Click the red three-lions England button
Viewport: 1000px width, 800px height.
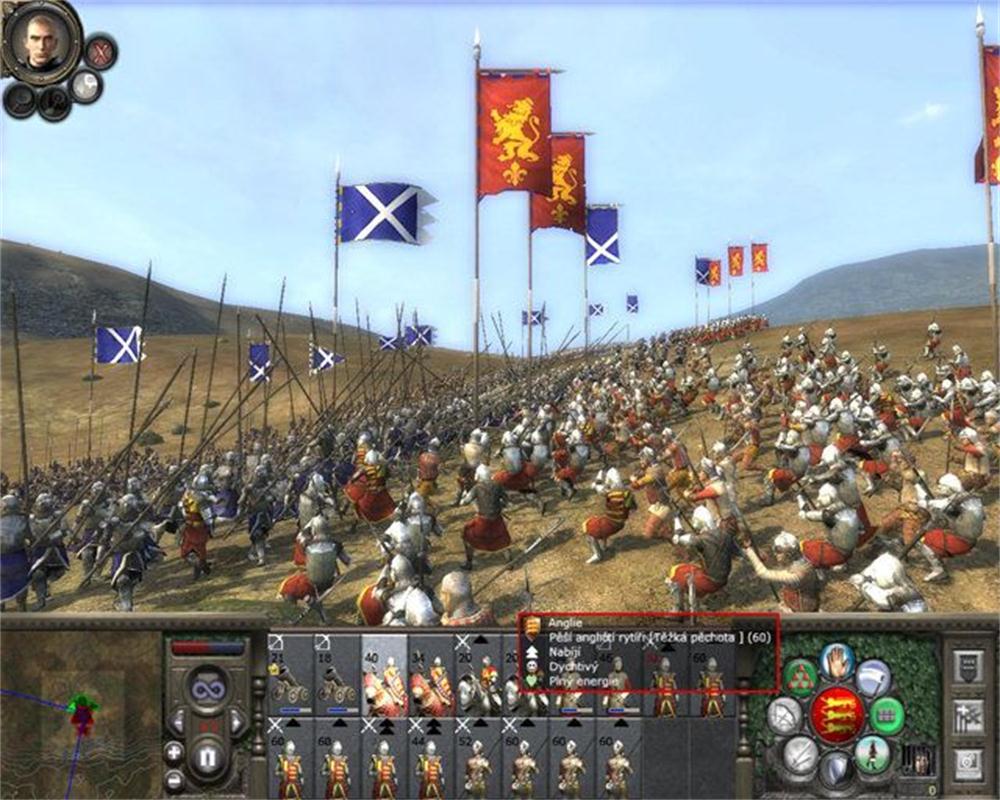click(x=837, y=714)
